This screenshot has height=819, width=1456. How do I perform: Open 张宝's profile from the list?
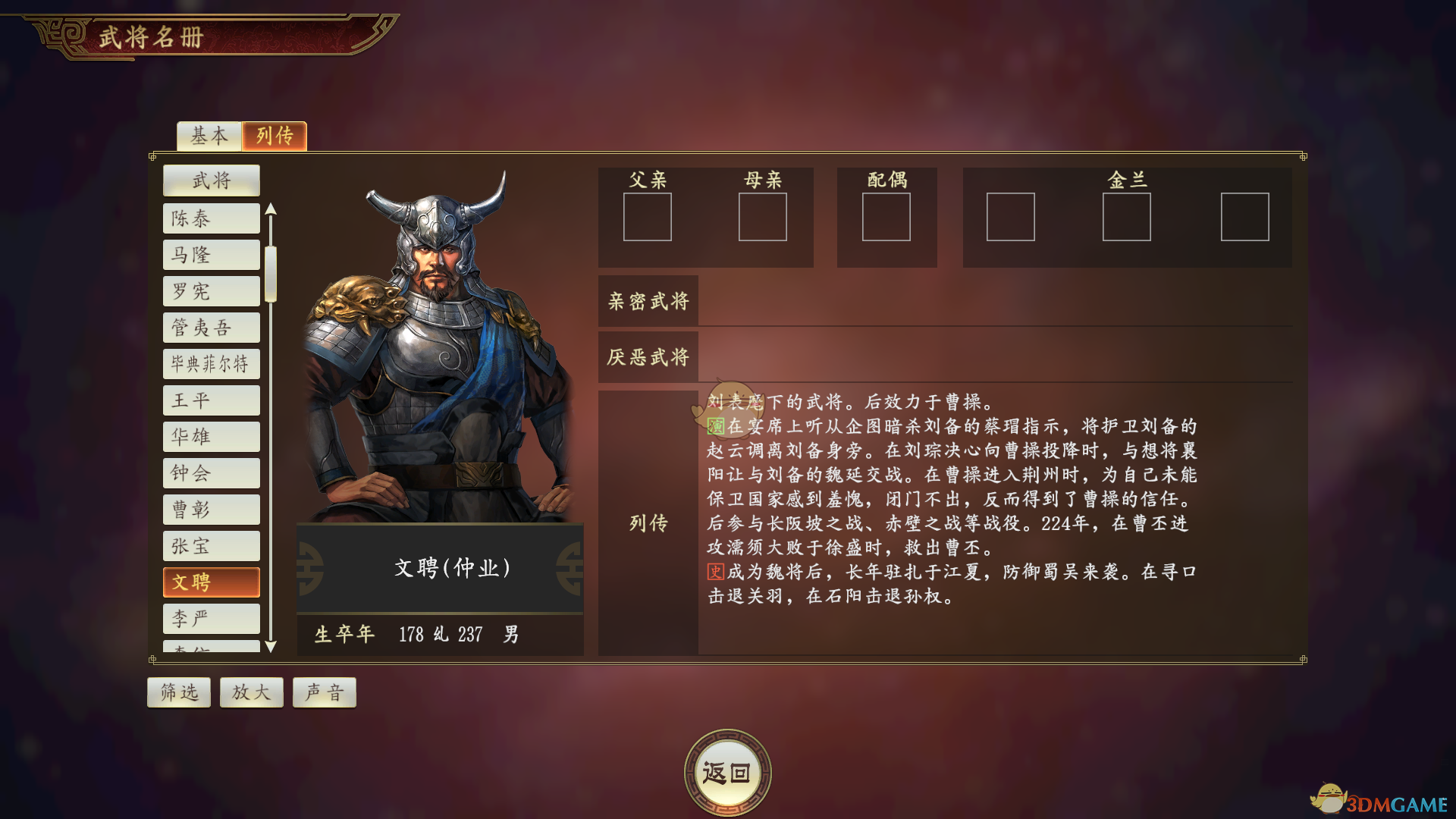pos(211,545)
